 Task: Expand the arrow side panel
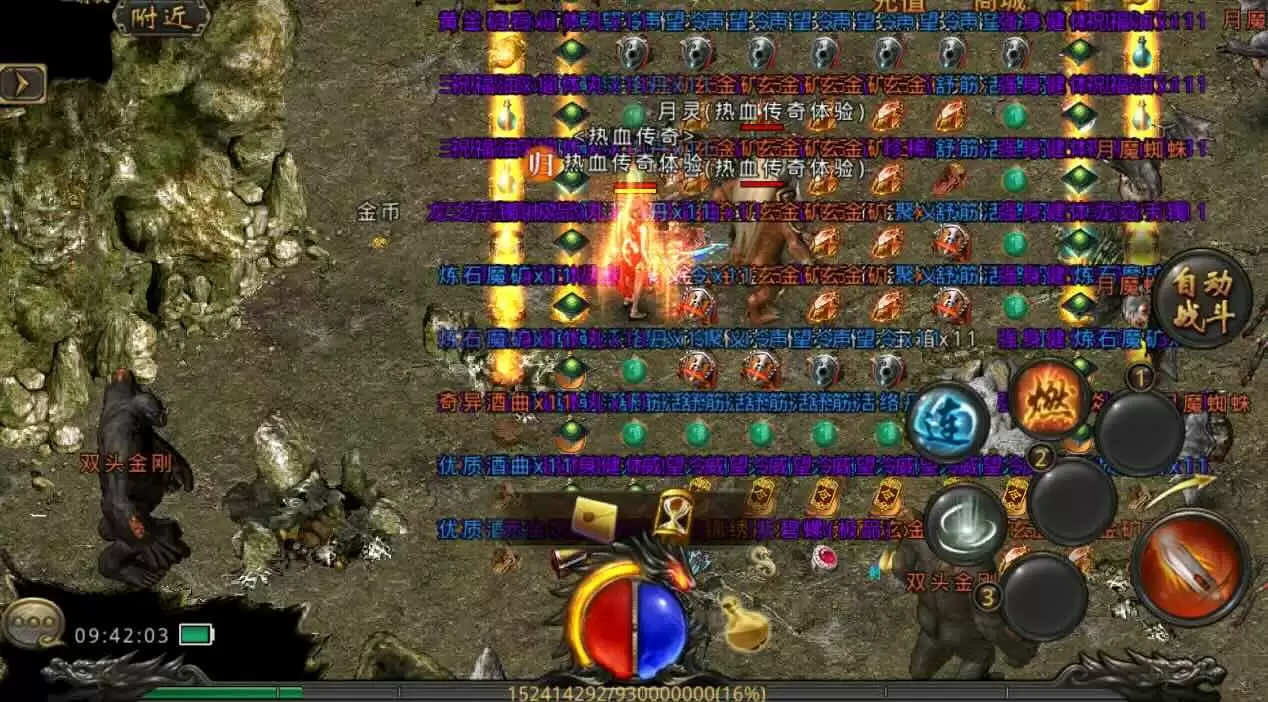pos(24,83)
